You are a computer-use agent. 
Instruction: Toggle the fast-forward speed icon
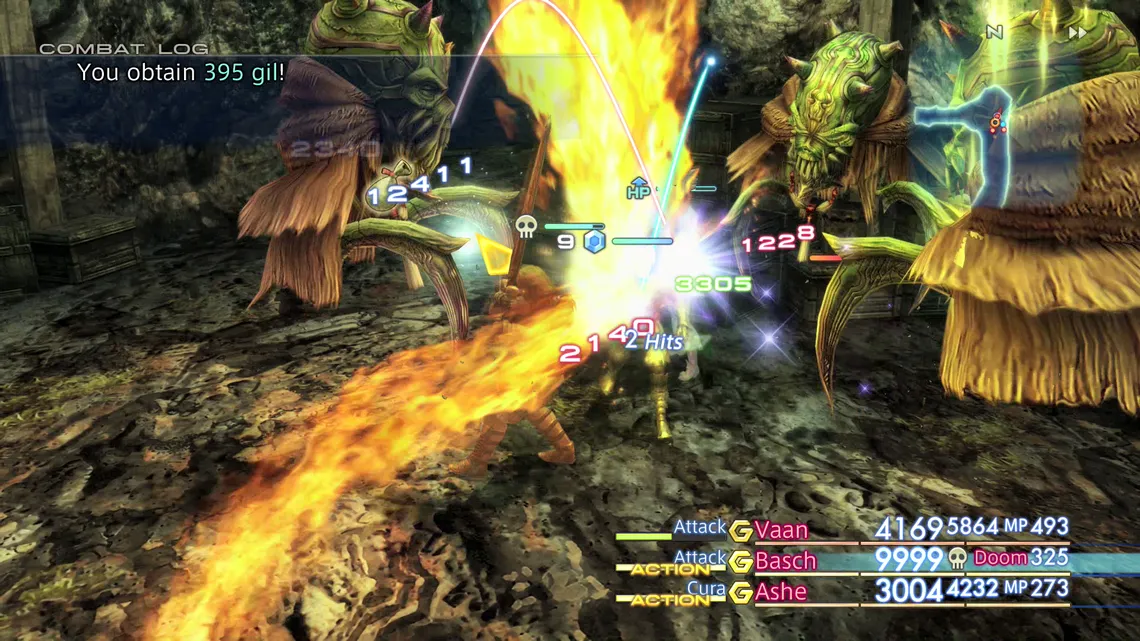point(1077,33)
